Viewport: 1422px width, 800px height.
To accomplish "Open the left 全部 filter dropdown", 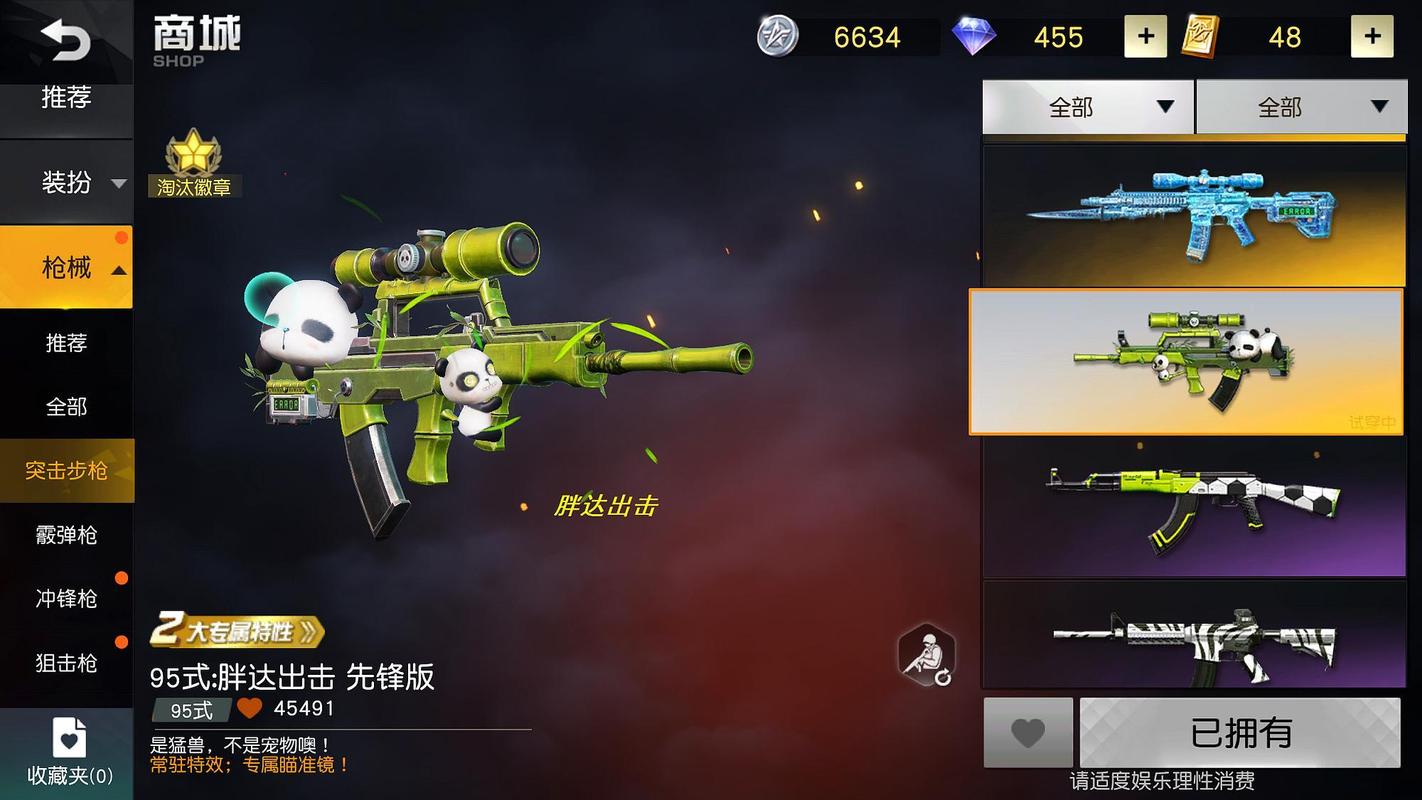I will pyautogui.click(x=1087, y=105).
